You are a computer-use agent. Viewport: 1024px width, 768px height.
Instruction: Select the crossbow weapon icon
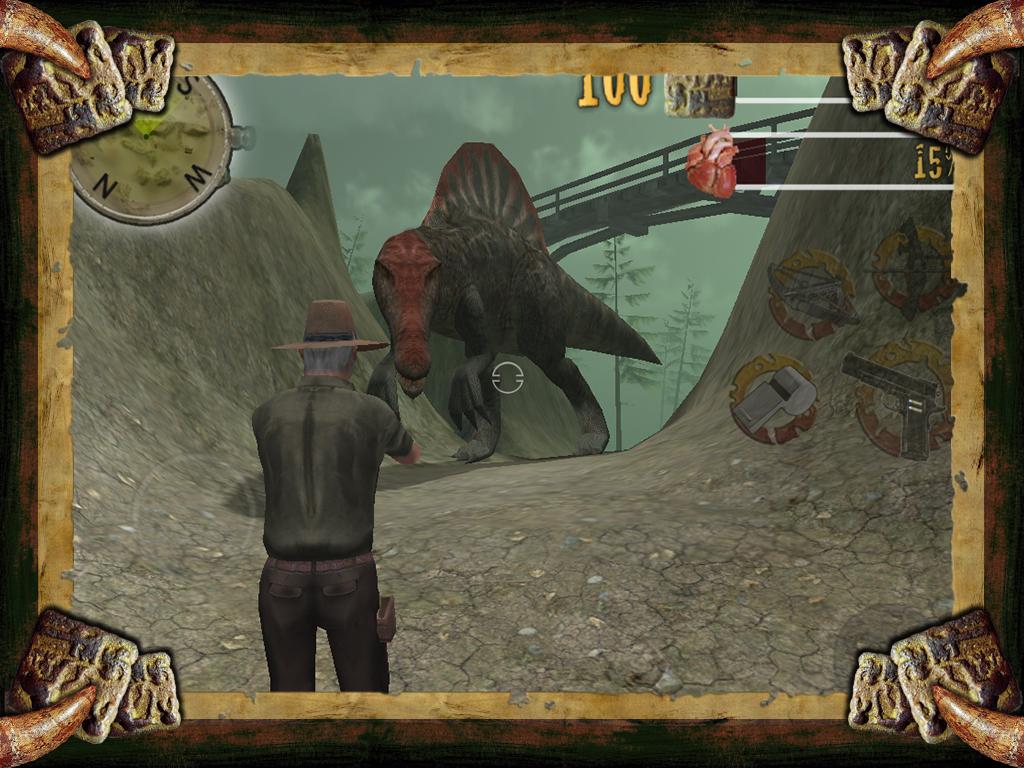click(811, 294)
